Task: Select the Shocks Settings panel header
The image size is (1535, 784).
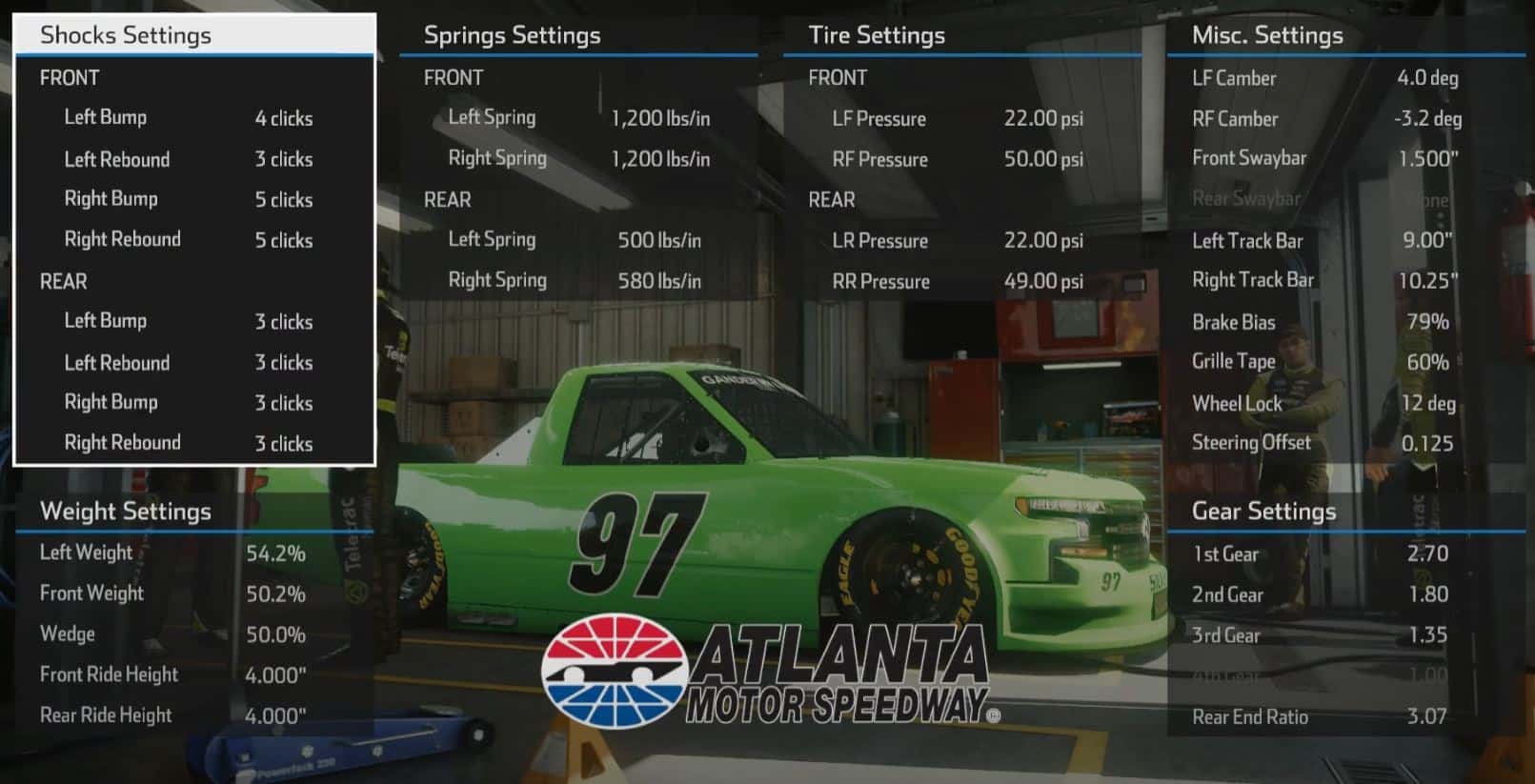Action: tap(124, 35)
